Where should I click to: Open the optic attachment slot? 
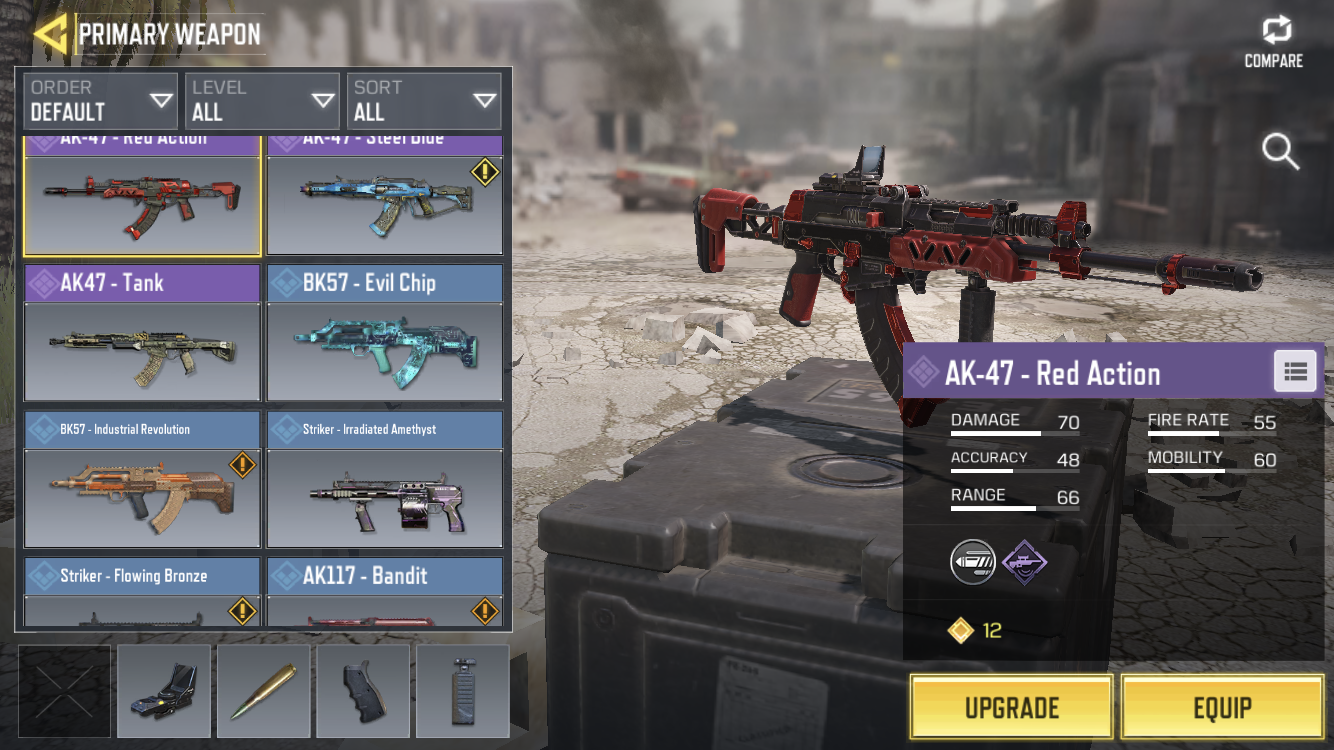(163, 691)
